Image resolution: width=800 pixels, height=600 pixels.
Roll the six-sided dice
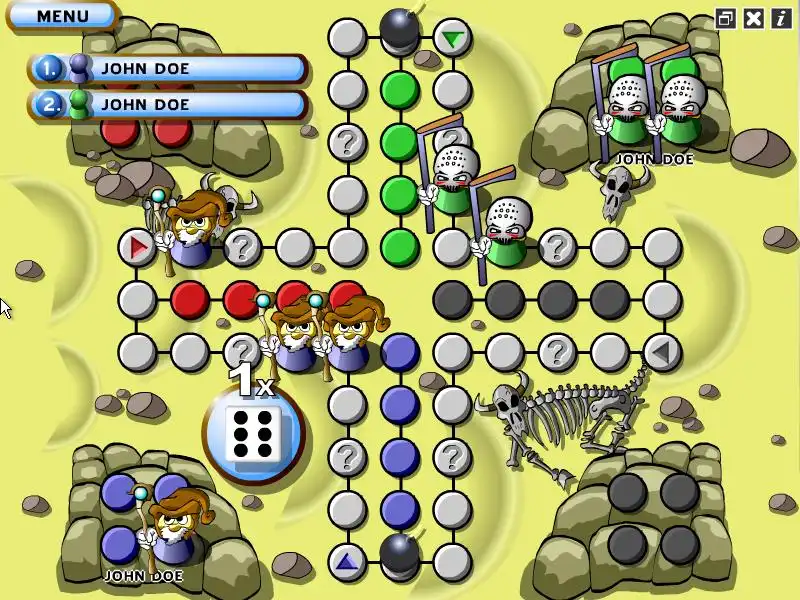coord(253,433)
